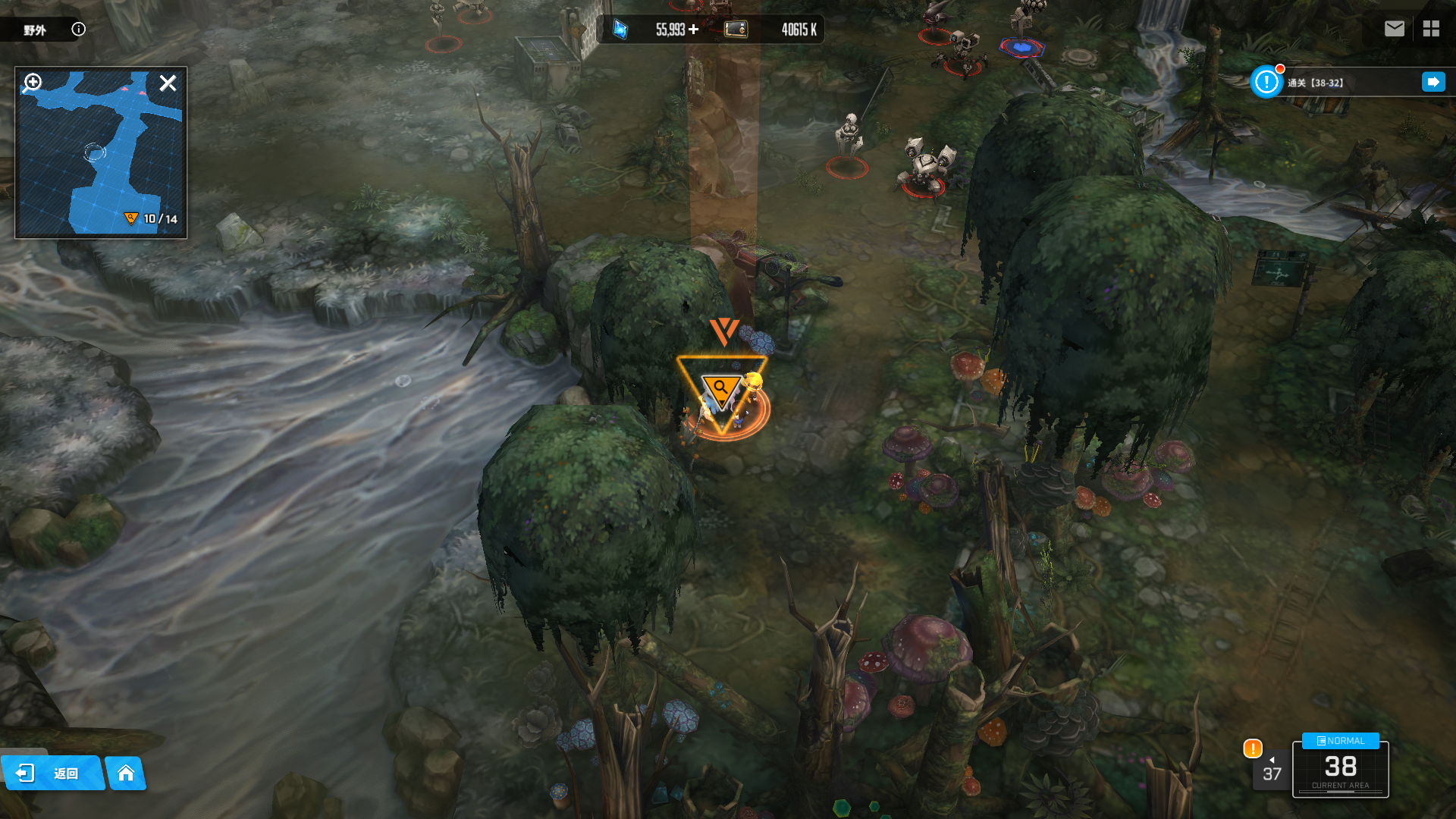1456x819 pixels.
Task: Add more crystals with the plus button
Action: coord(693,30)
